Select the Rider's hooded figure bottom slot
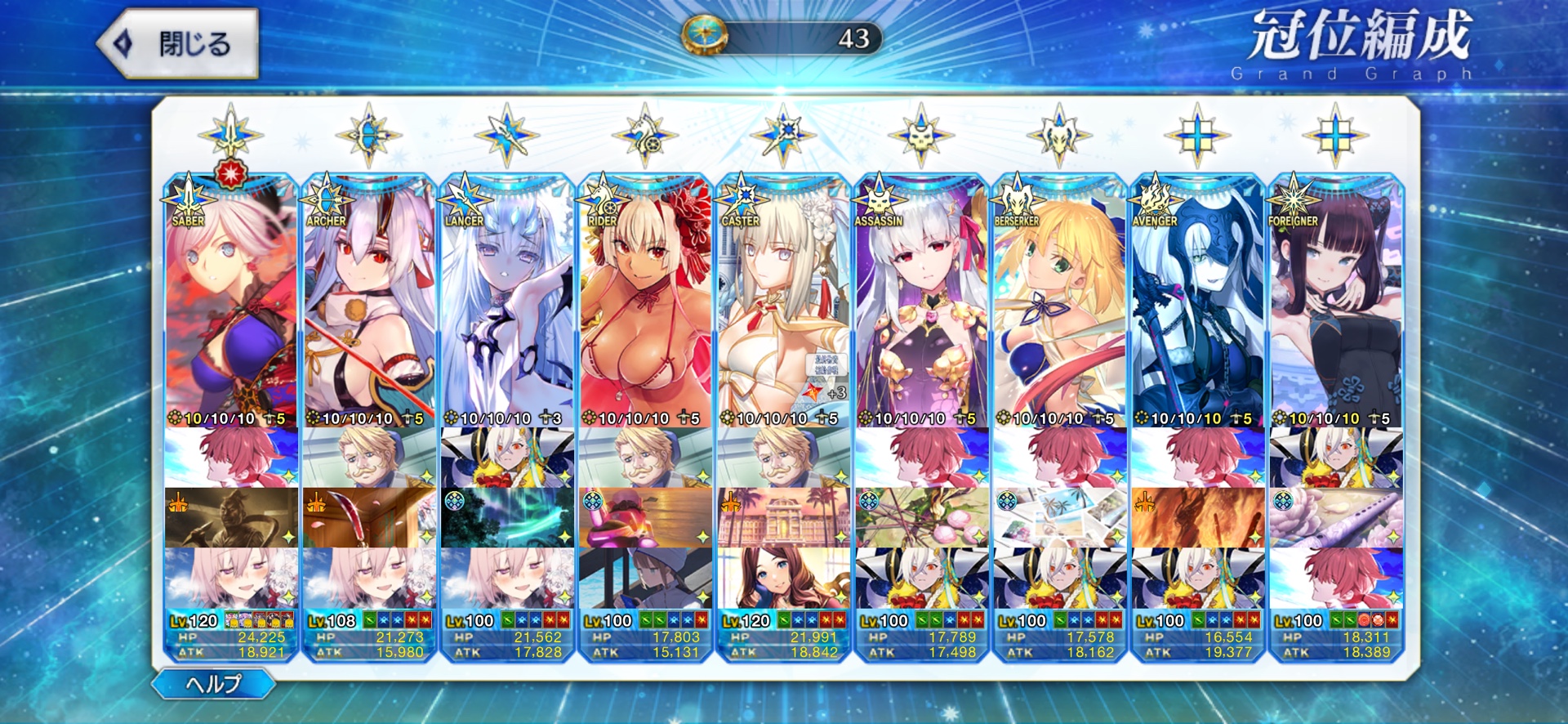The height and width of the screenshot is (724, 1568). [x=645, y=578]
